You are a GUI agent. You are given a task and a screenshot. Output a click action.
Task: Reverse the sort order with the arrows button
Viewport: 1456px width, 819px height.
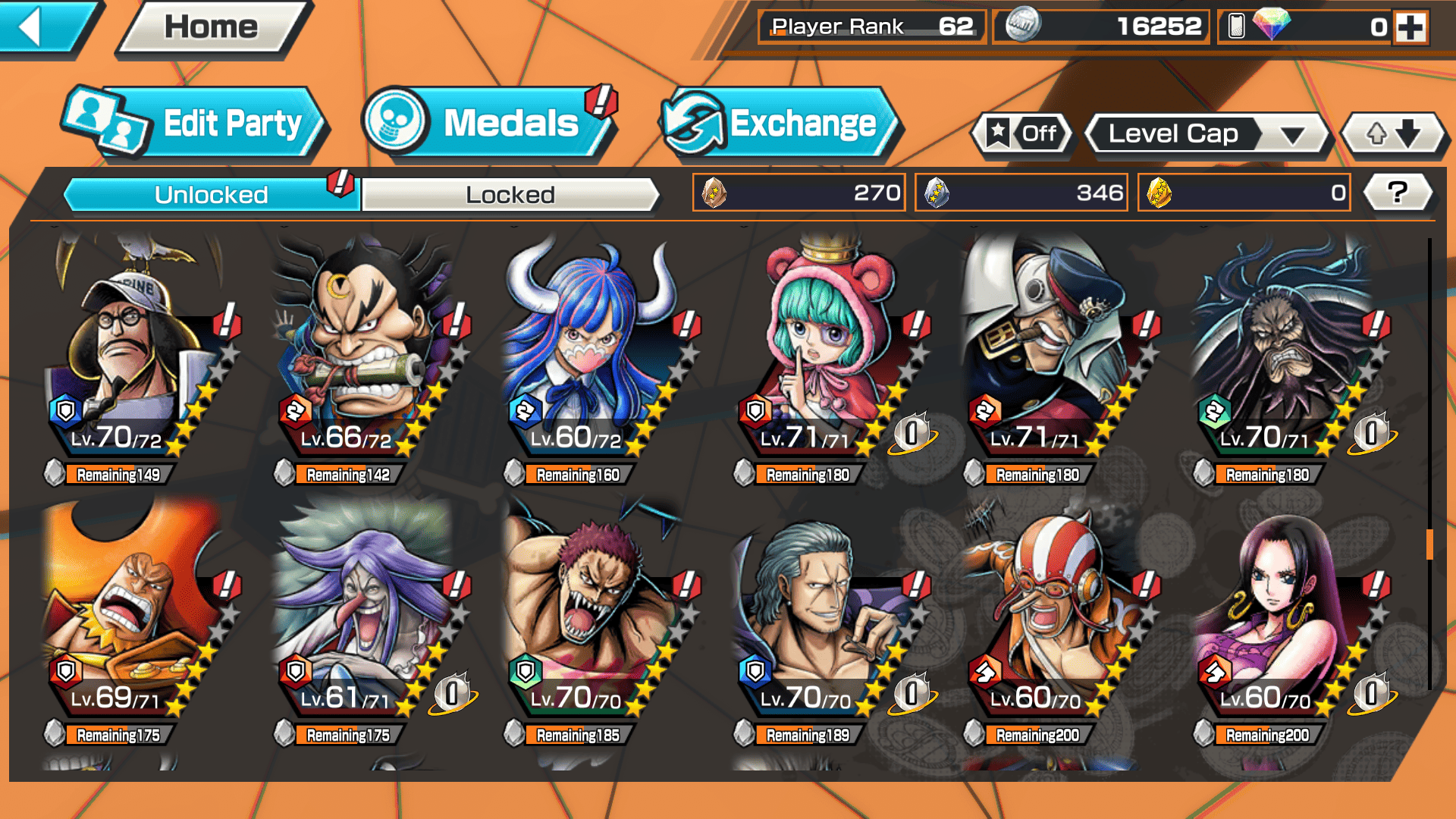(1394, 134)
